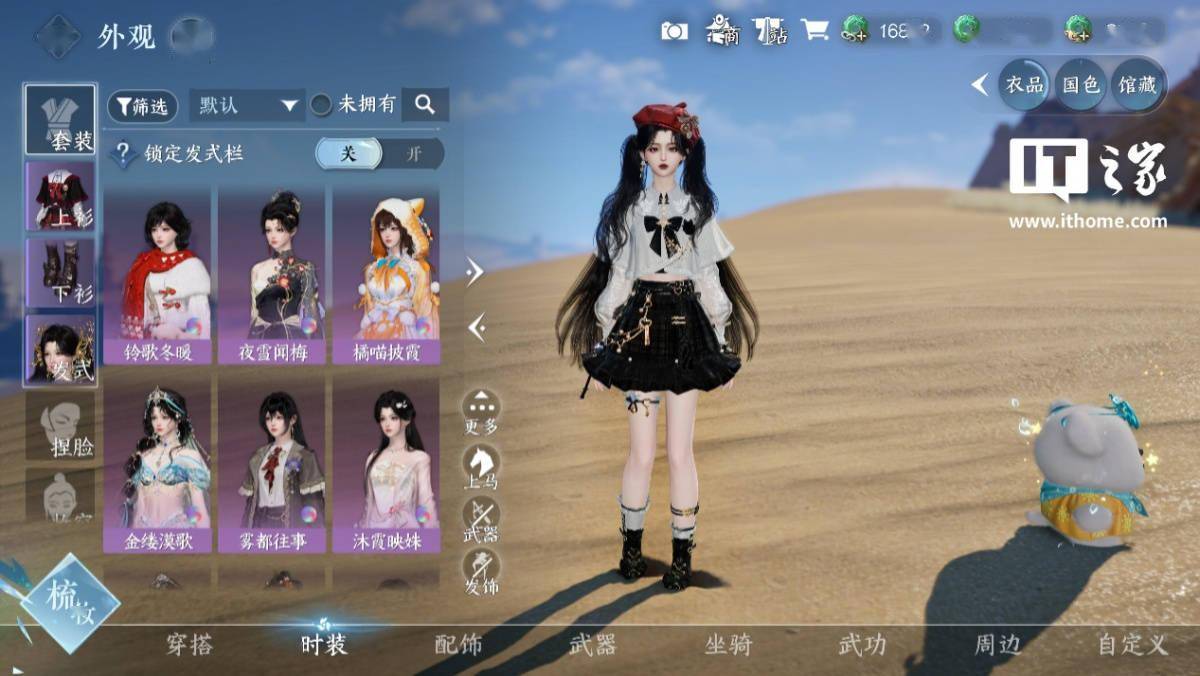Open the camera screenshot icon

[674, 31]
